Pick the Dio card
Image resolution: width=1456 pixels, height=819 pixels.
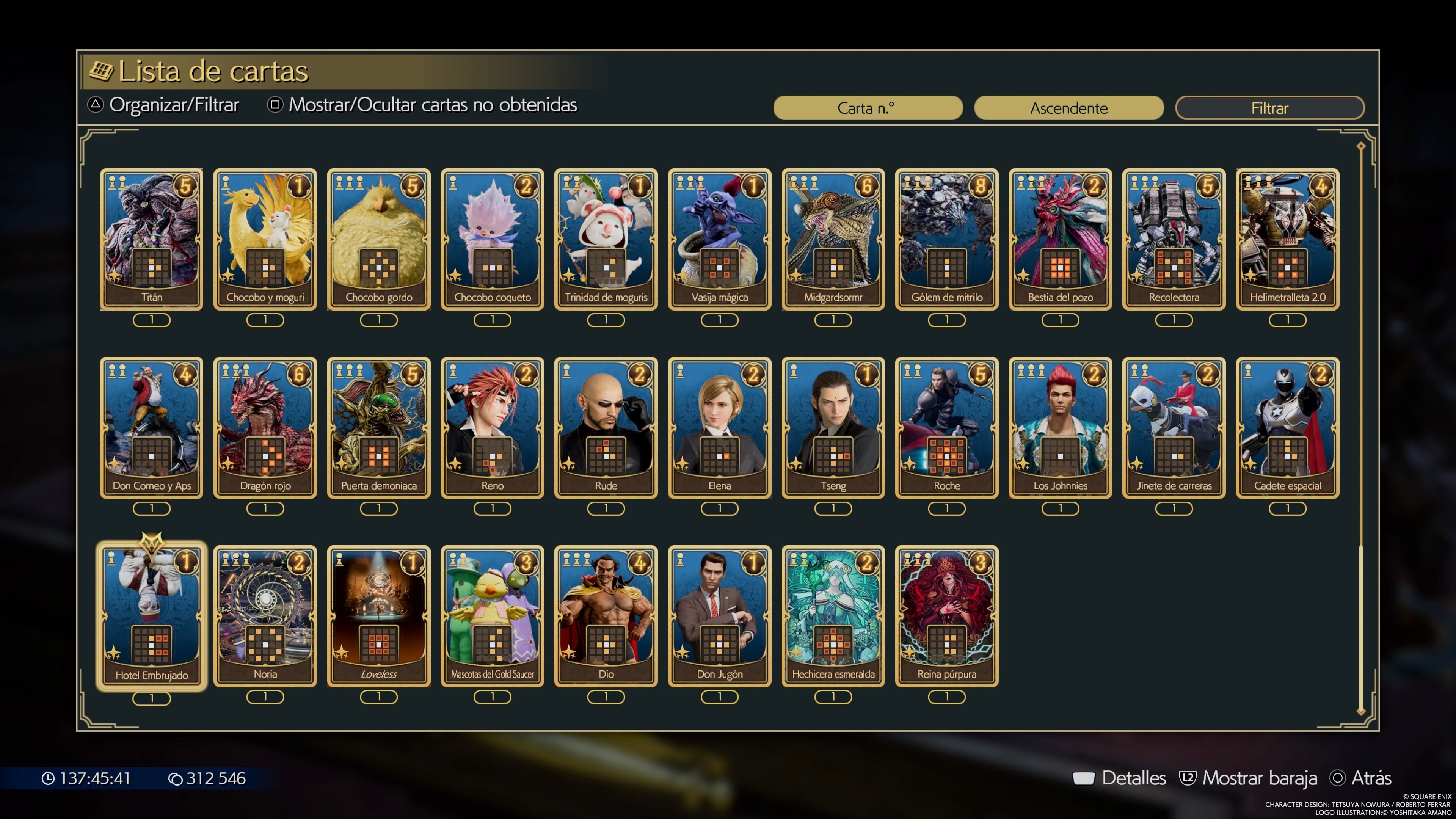click(x=606, y=616)
